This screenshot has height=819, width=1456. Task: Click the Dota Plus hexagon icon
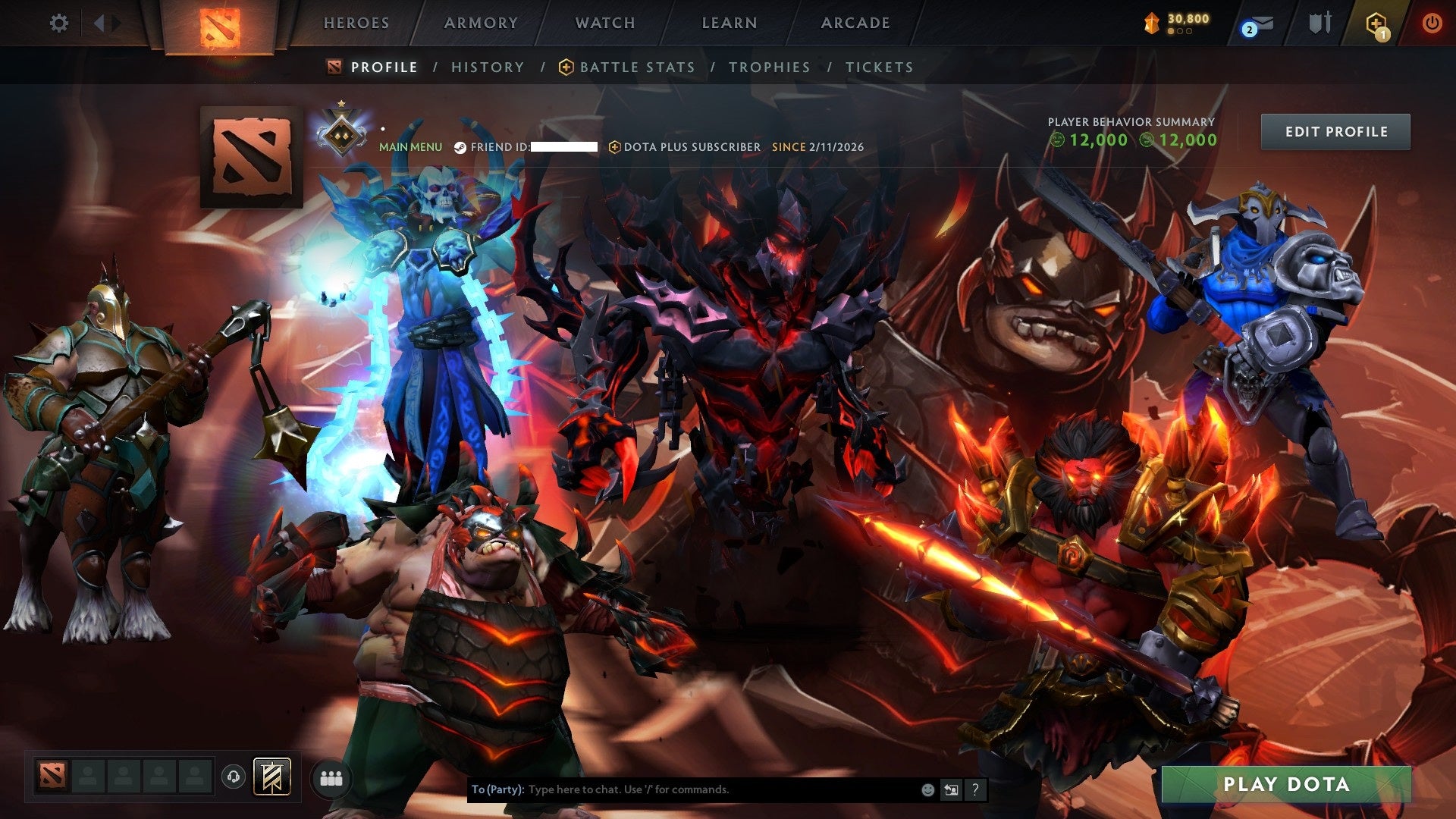click(x=1375, y=23)
